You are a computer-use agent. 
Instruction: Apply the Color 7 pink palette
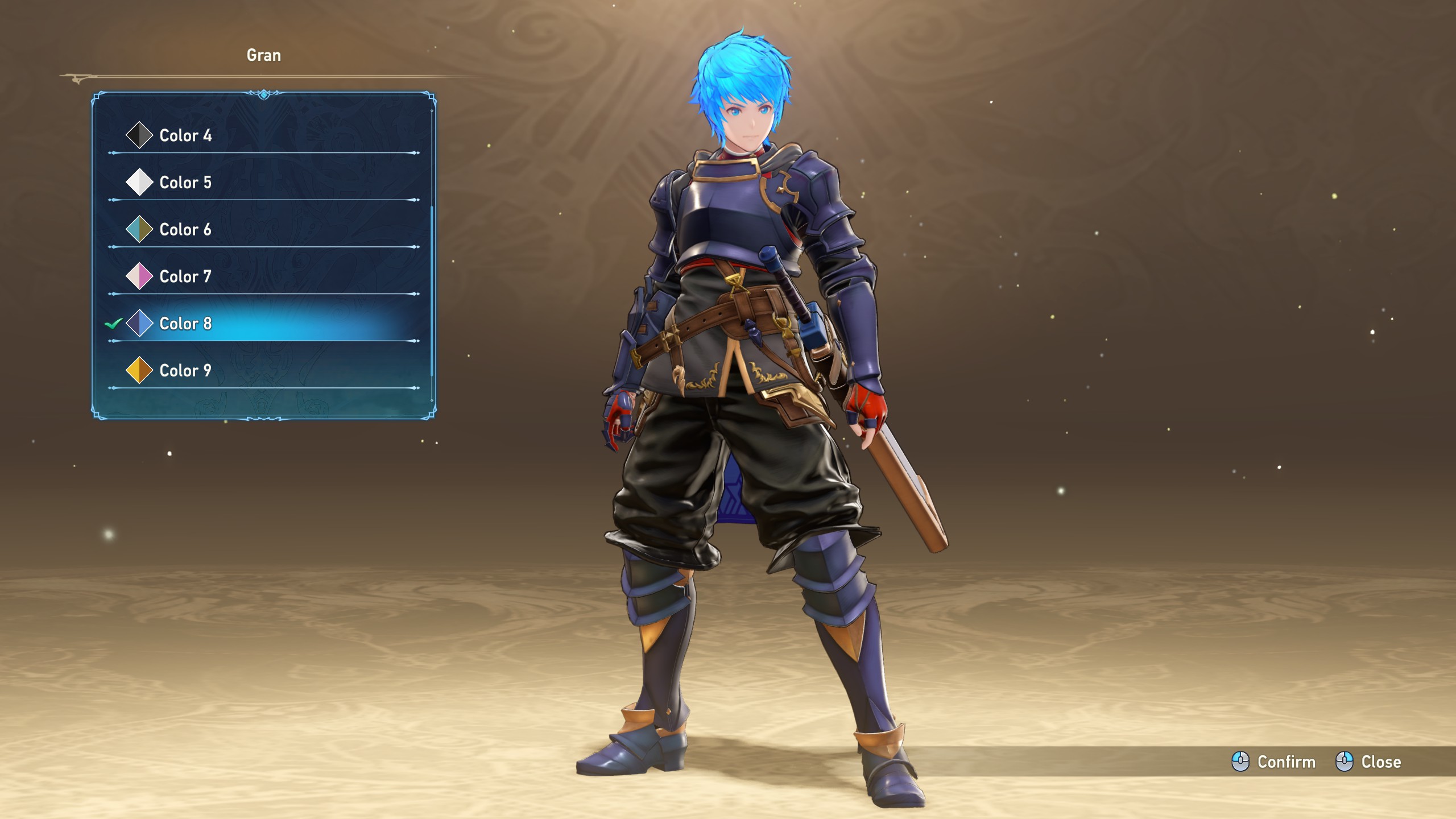(x=185, y=277)
